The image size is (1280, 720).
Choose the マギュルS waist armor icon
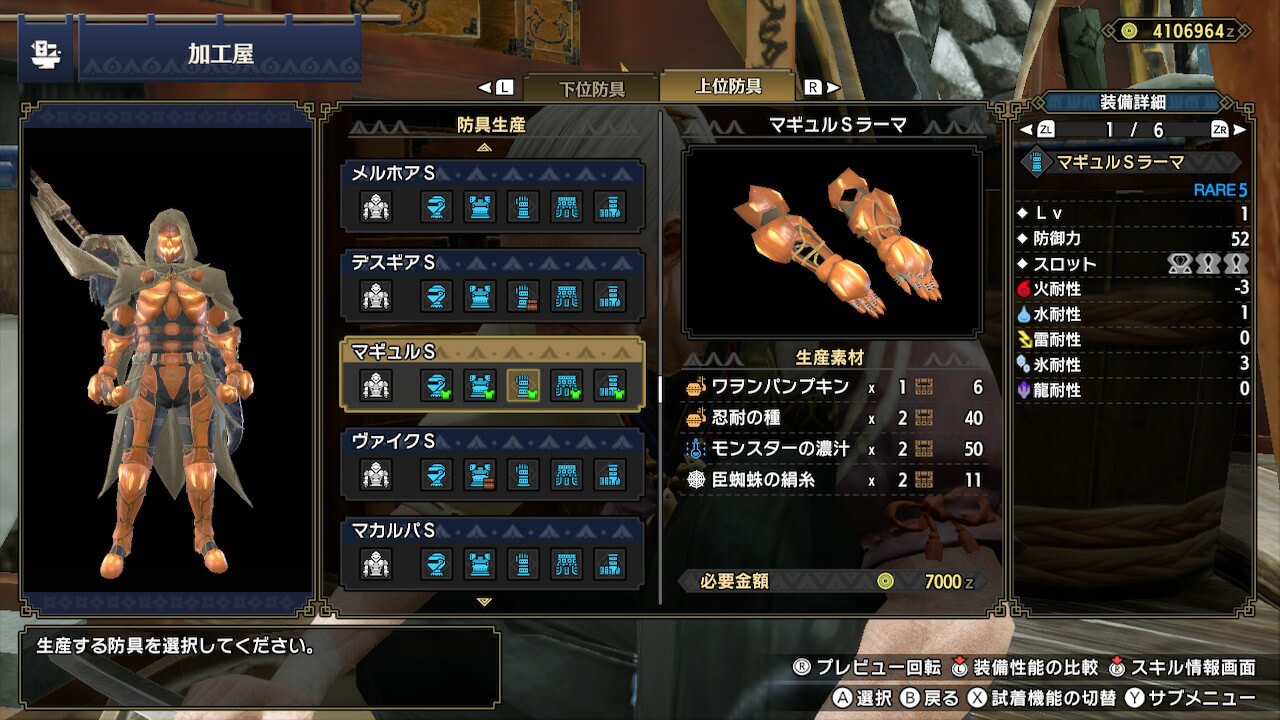(567, 386)
